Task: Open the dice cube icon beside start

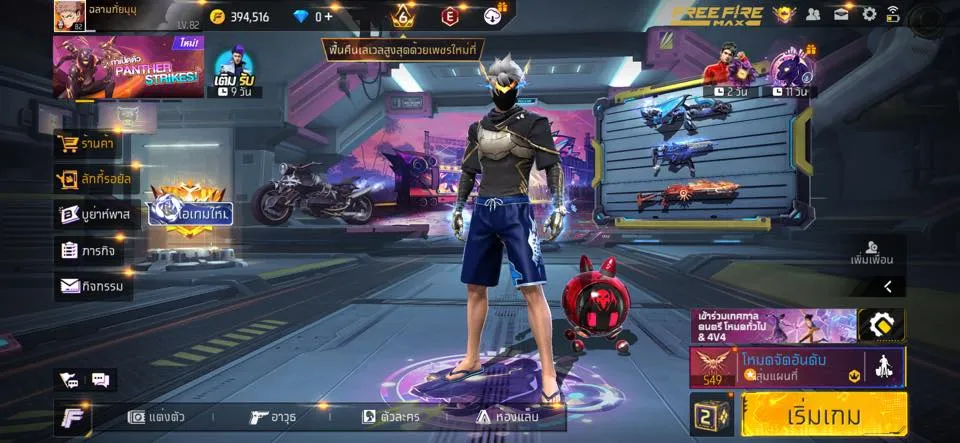Action: pyautogui.click(x=712, y=414)
